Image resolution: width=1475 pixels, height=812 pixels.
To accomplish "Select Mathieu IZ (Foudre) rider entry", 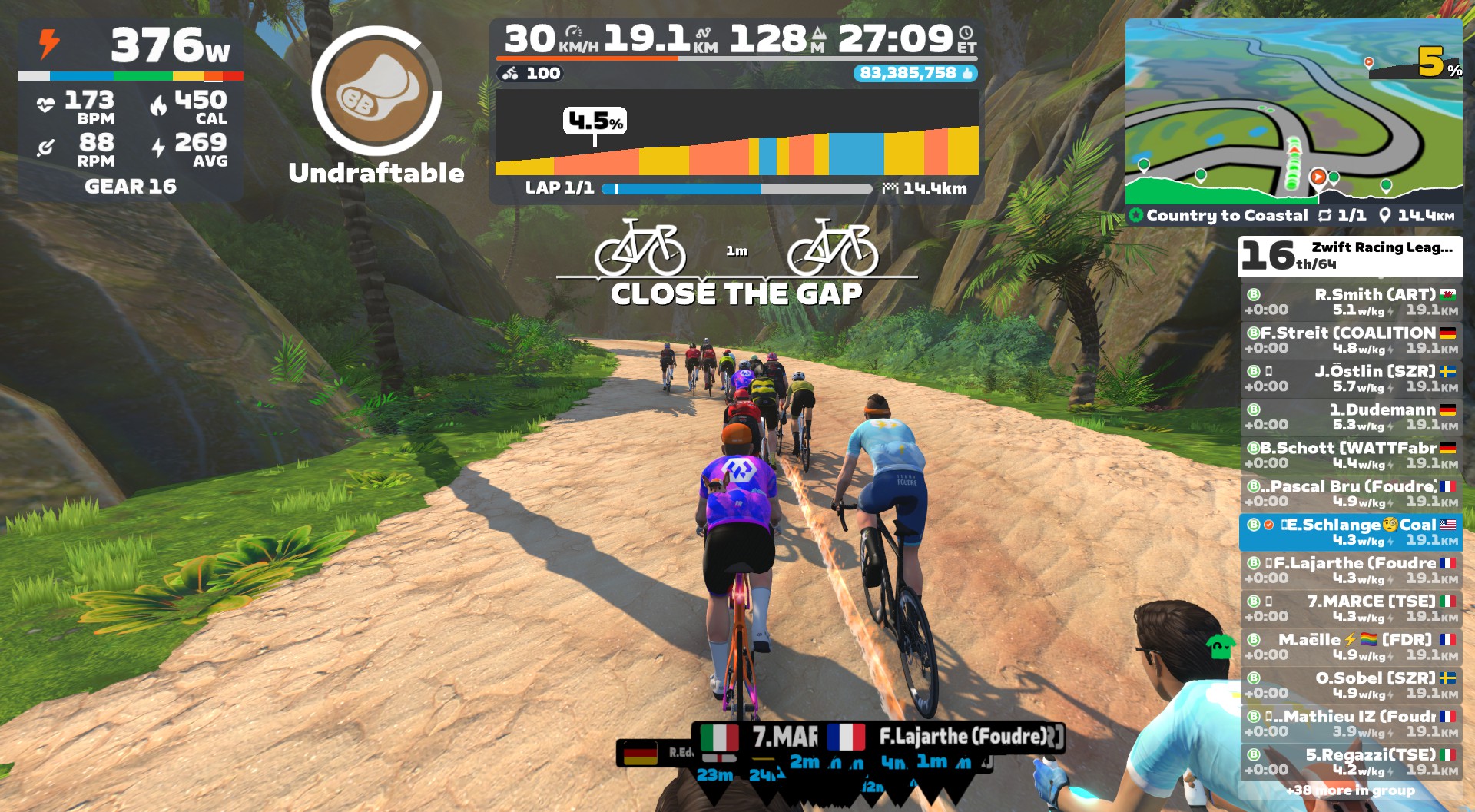I will (x=1351, y=724).
